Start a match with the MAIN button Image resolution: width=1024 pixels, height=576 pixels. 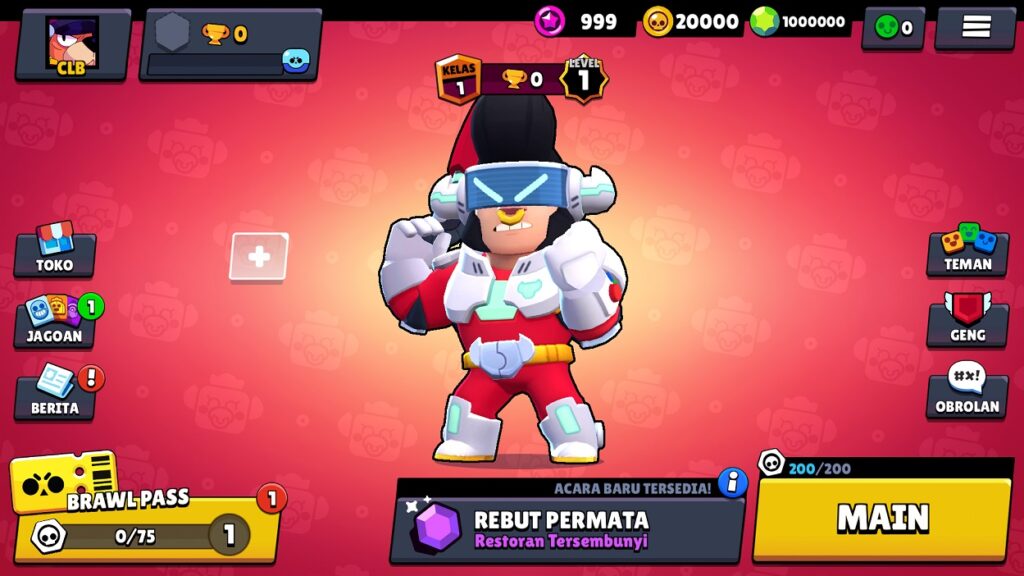tap(882, 518)
